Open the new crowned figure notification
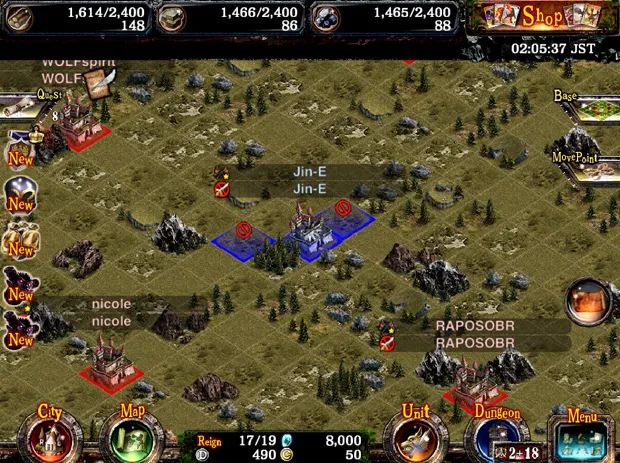This screenshot has width=620, height=463. (20, 148)
